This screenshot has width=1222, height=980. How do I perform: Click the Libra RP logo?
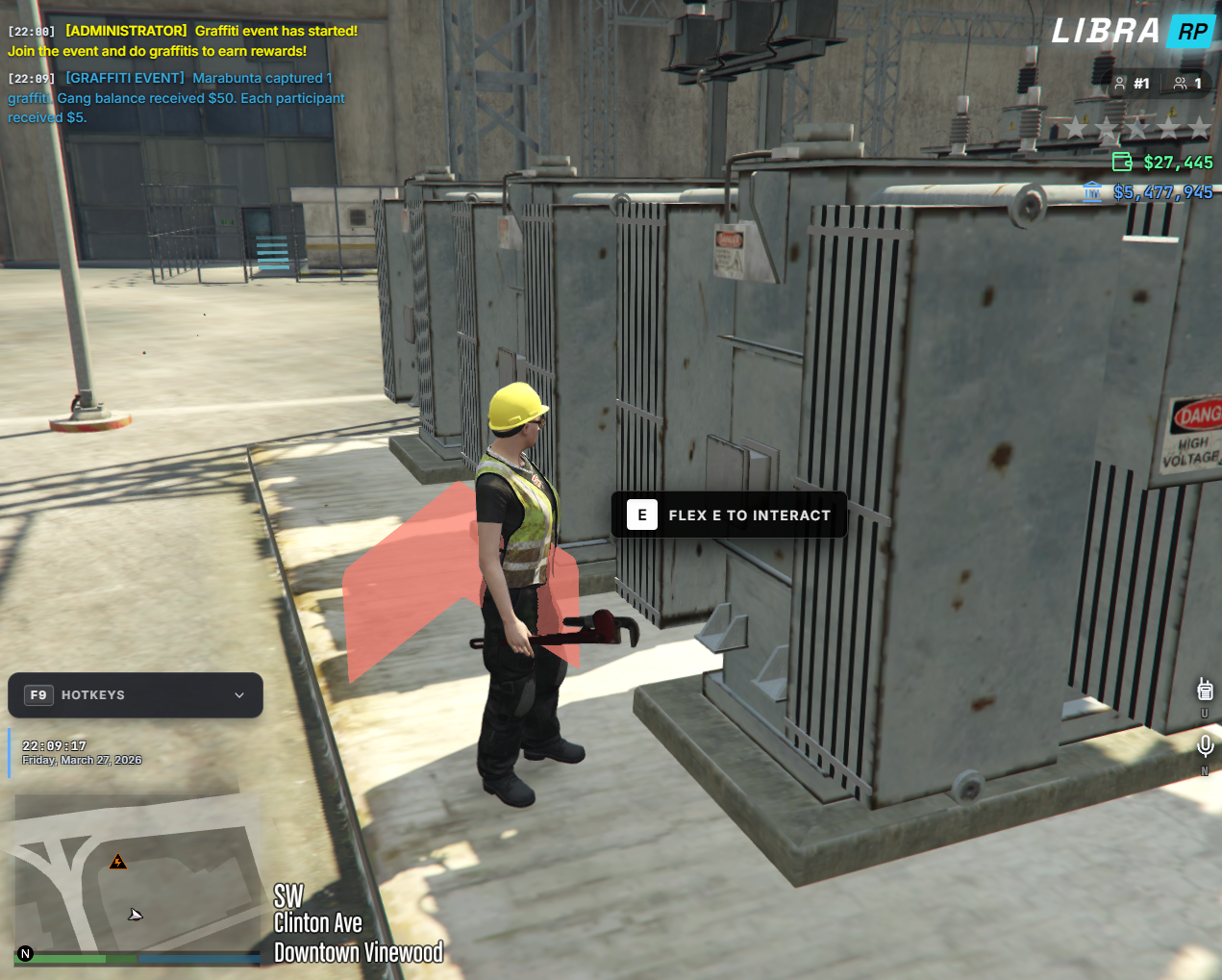(1132, 31)
